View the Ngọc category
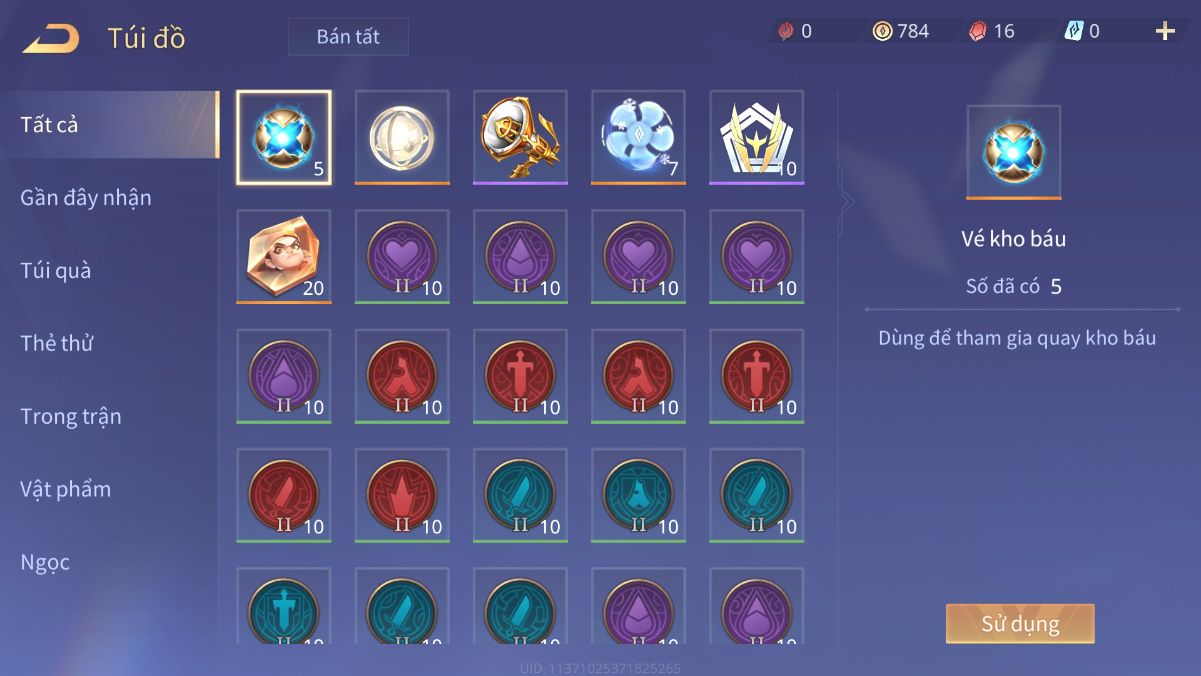The image size is (1201, 676). [x=46, y=562]
